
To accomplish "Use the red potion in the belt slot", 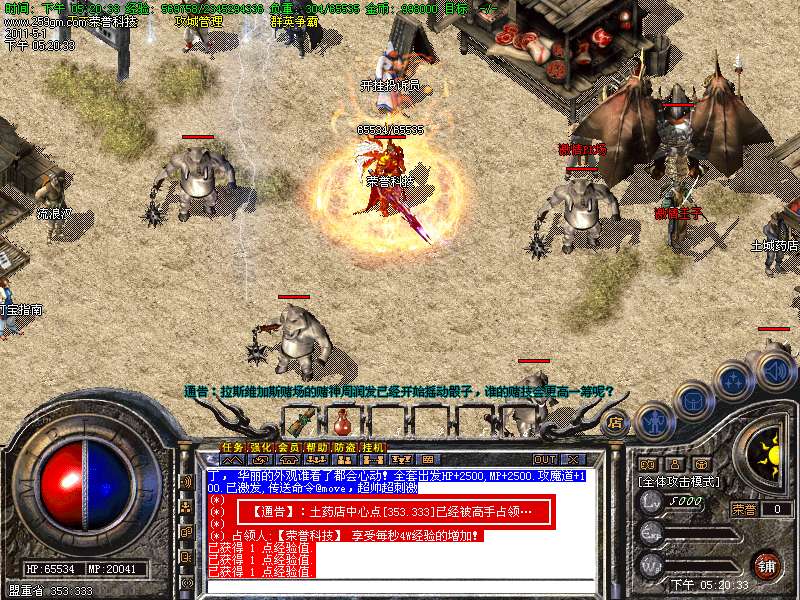I will coord(343,420).
